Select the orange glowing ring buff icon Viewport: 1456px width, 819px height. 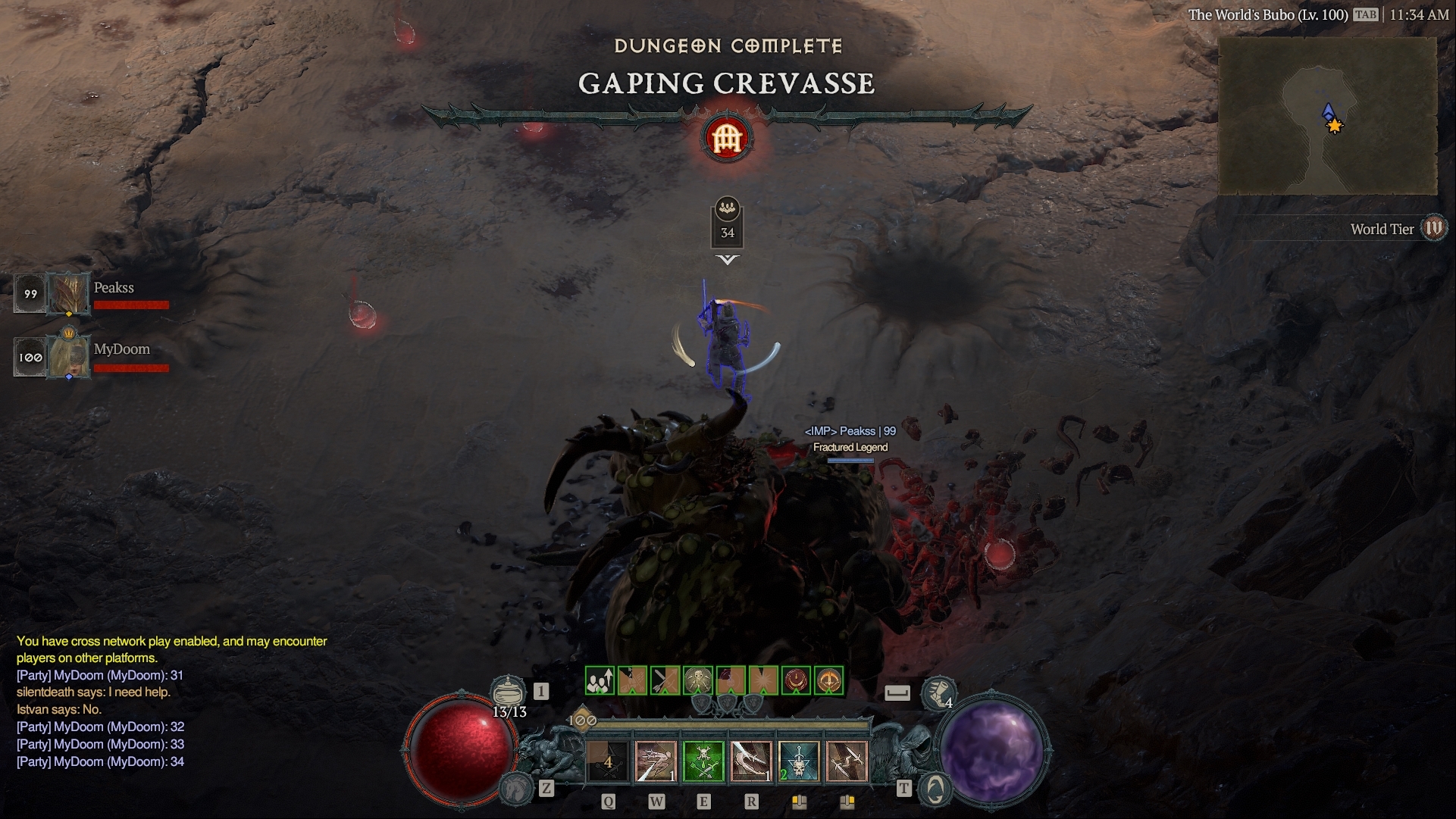tap(829, 680)
